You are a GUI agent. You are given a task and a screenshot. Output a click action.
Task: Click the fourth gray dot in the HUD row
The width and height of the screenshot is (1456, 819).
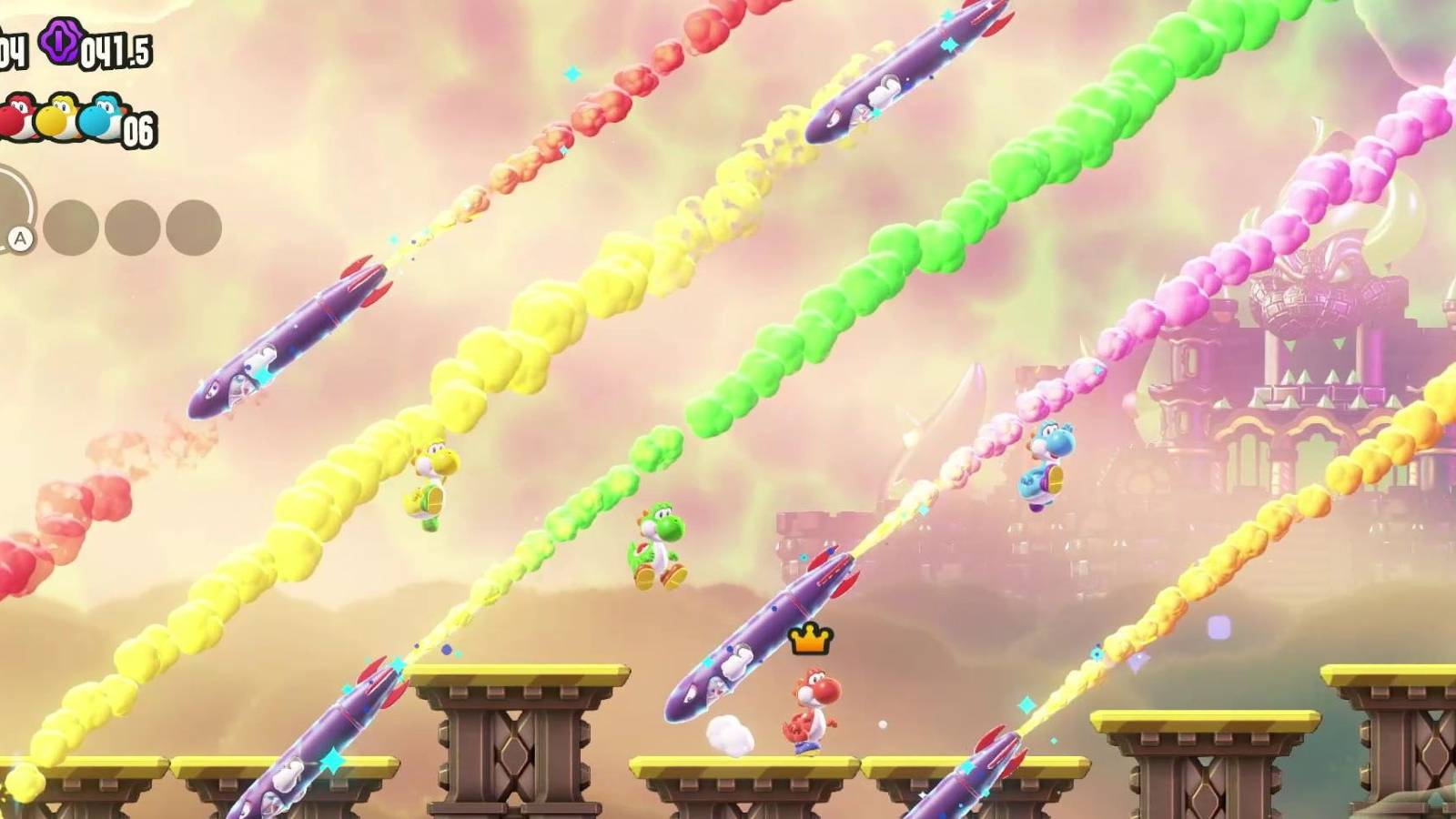(195, 225)
